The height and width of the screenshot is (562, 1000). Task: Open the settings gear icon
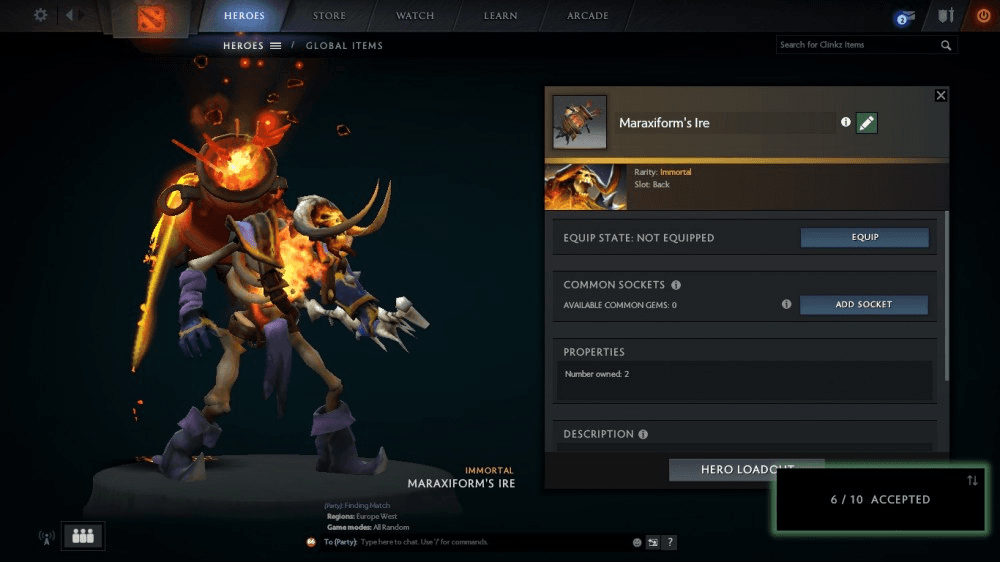point(41,15)
